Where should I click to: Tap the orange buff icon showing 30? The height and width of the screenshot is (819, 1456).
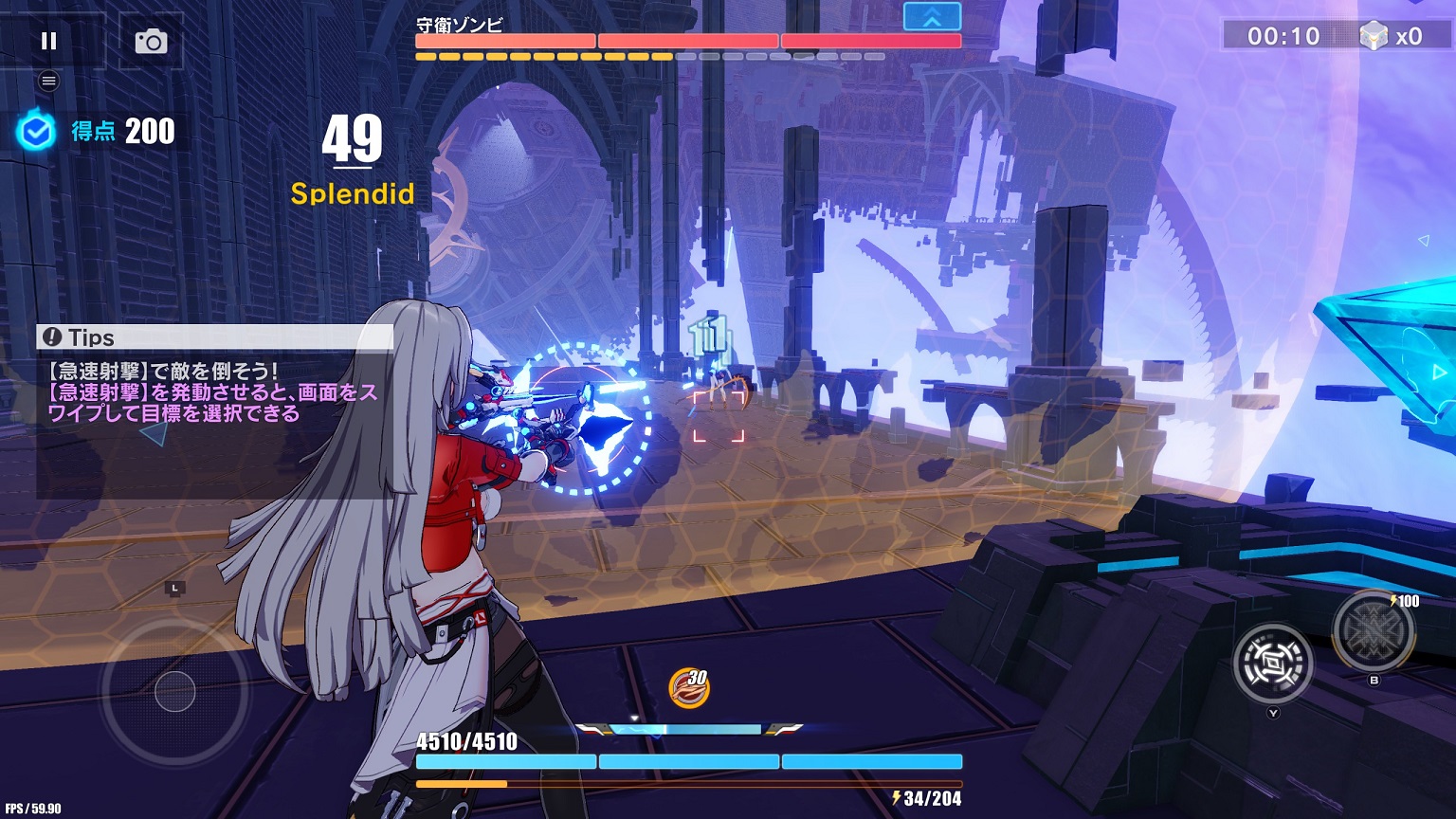coord(689,687)
